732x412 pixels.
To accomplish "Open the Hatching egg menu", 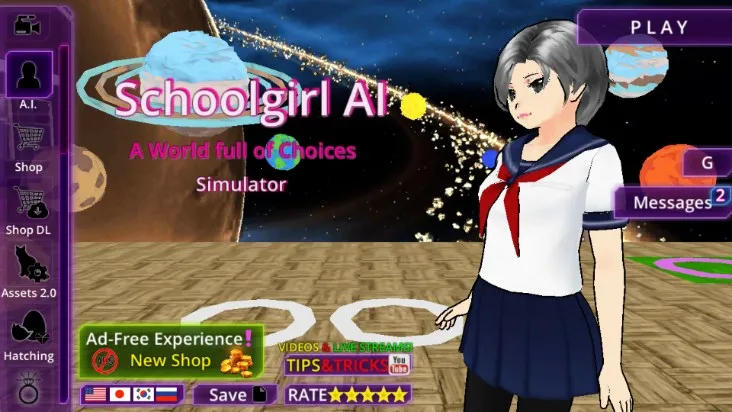I will point(29,333).
